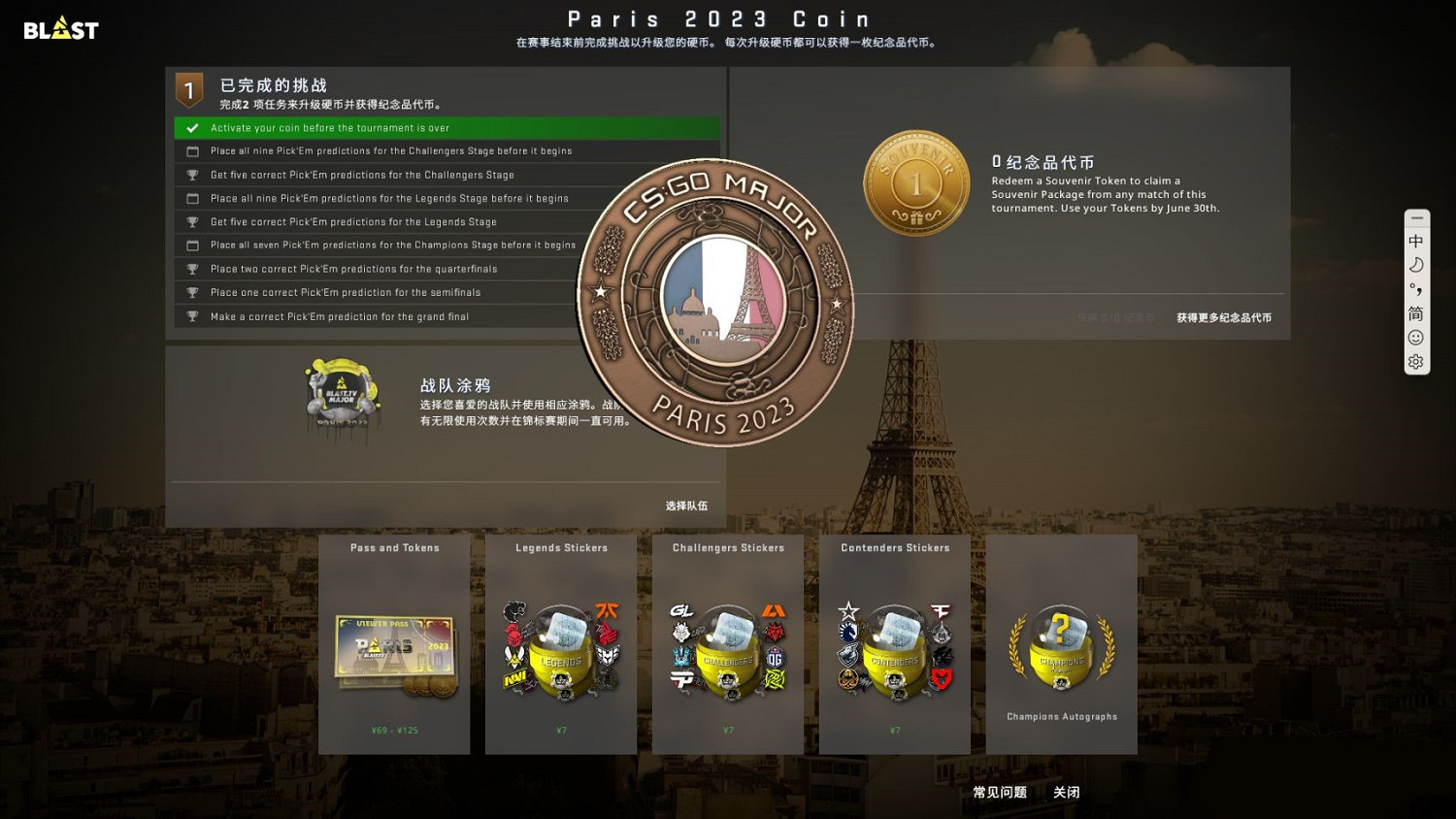This screenshot has height=819, width=1456.
Task: Toggle 简/繁 simplified-traditional character switch
Action: (x=1416, y=313)
